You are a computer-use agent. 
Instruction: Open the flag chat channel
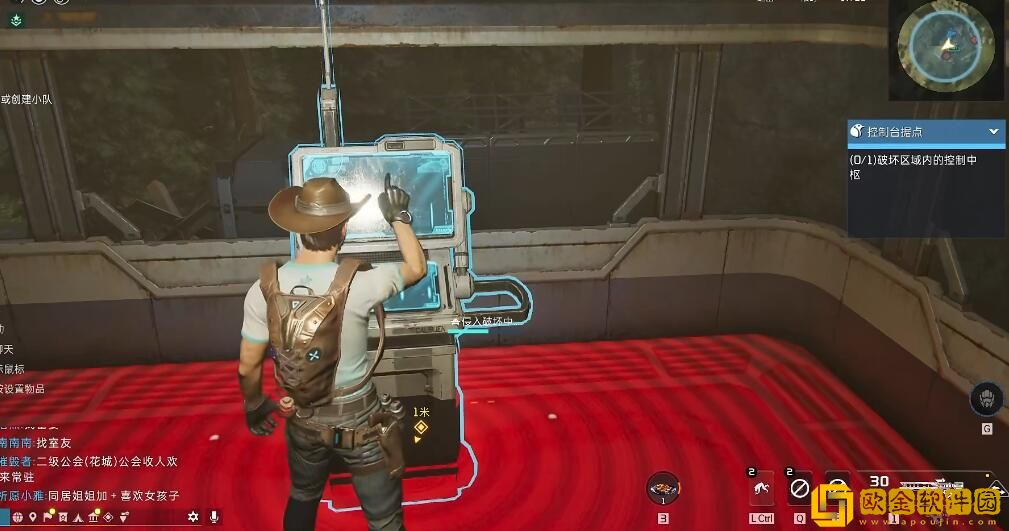(48, 517)
